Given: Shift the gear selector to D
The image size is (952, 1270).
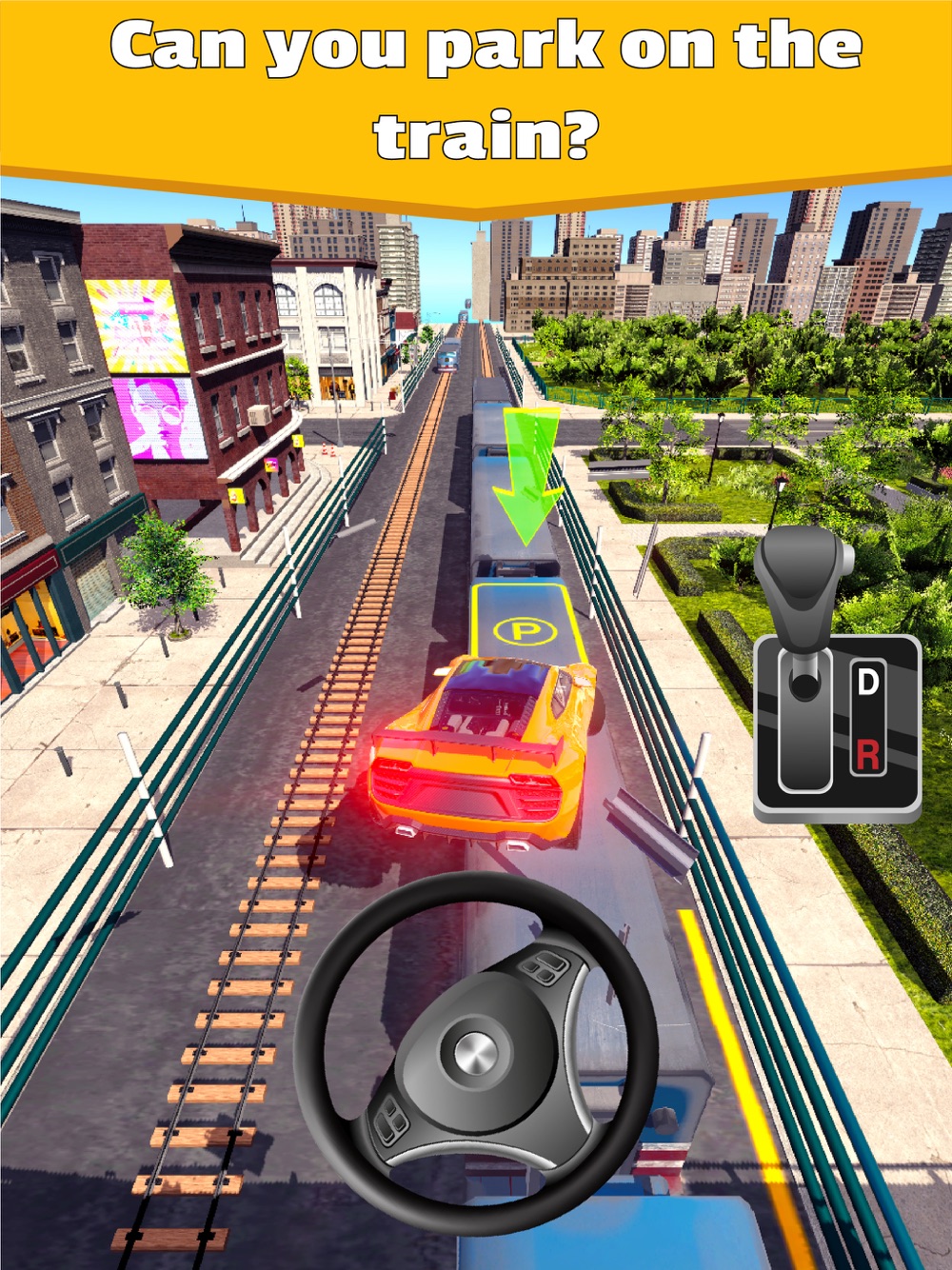Looking at the screenshot, I should tap(867, 682).
